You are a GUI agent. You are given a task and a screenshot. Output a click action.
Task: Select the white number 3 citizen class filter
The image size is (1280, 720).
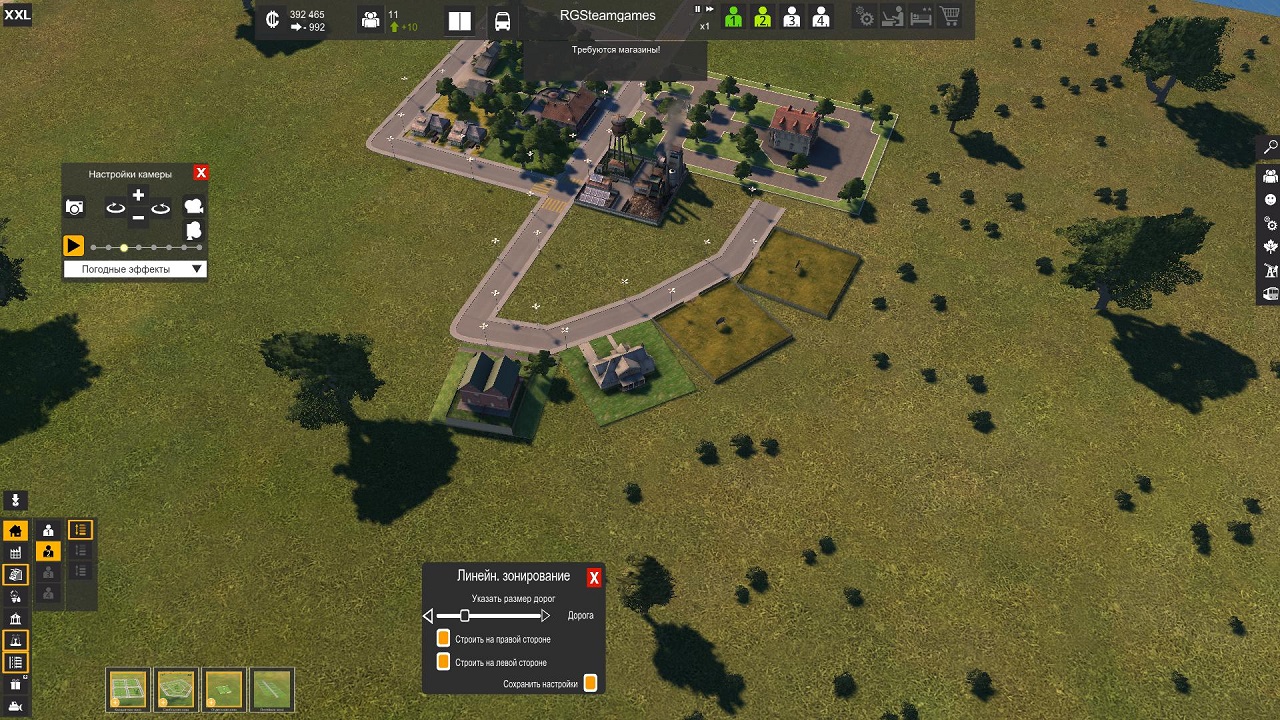pyautogui.click(x=791, y=18)
